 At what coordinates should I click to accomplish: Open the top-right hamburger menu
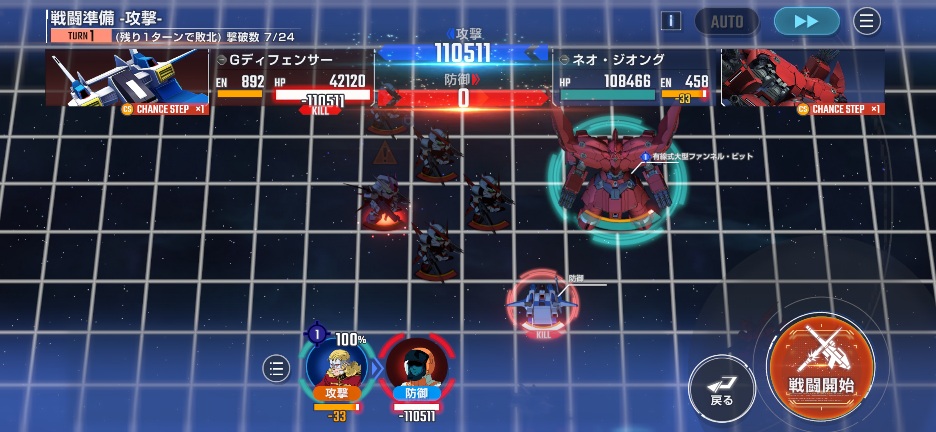pyautogui.click(x=866, y=21)
